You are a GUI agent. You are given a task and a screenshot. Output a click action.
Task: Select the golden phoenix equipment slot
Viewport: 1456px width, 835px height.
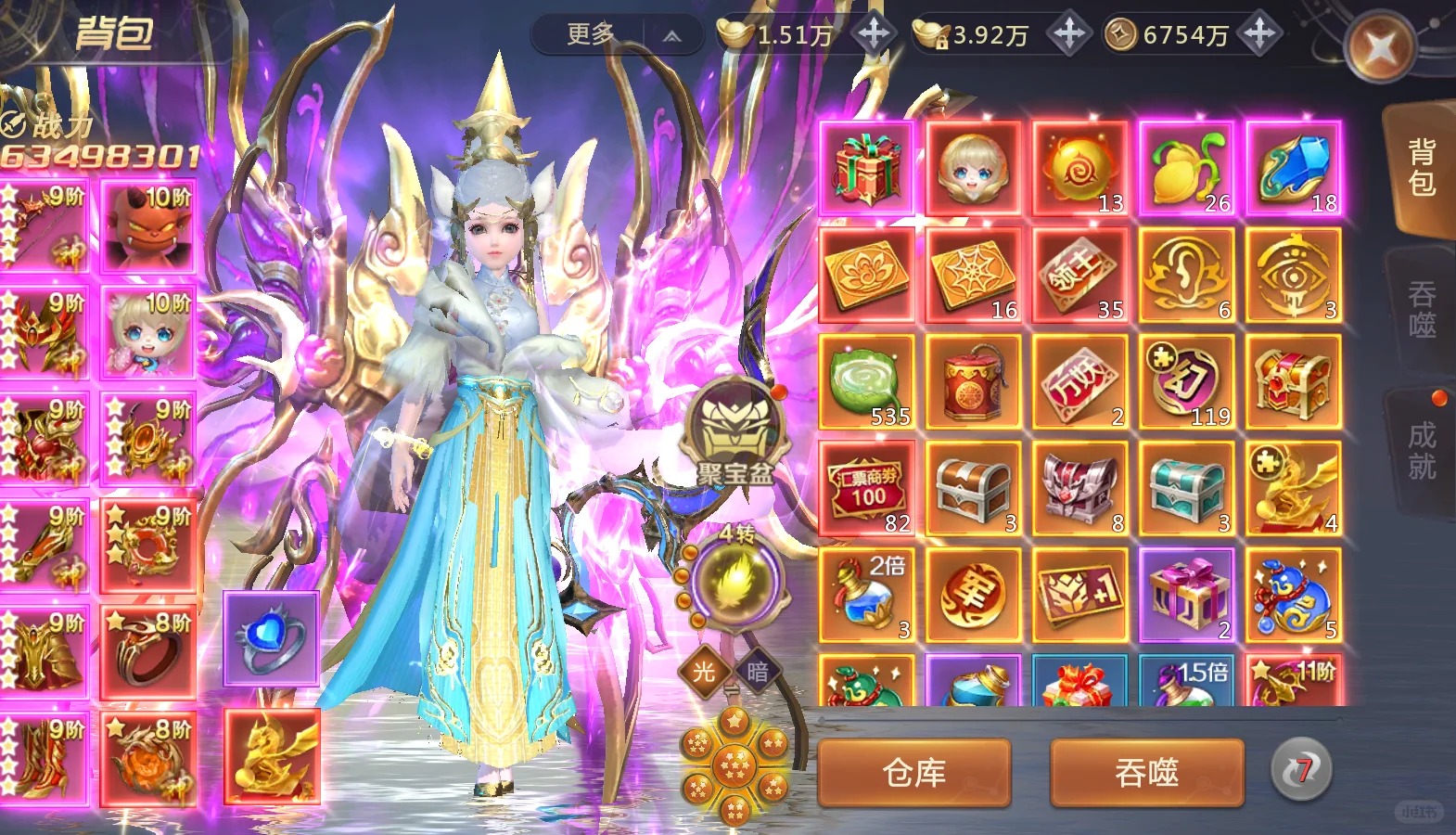pos(271,755)
